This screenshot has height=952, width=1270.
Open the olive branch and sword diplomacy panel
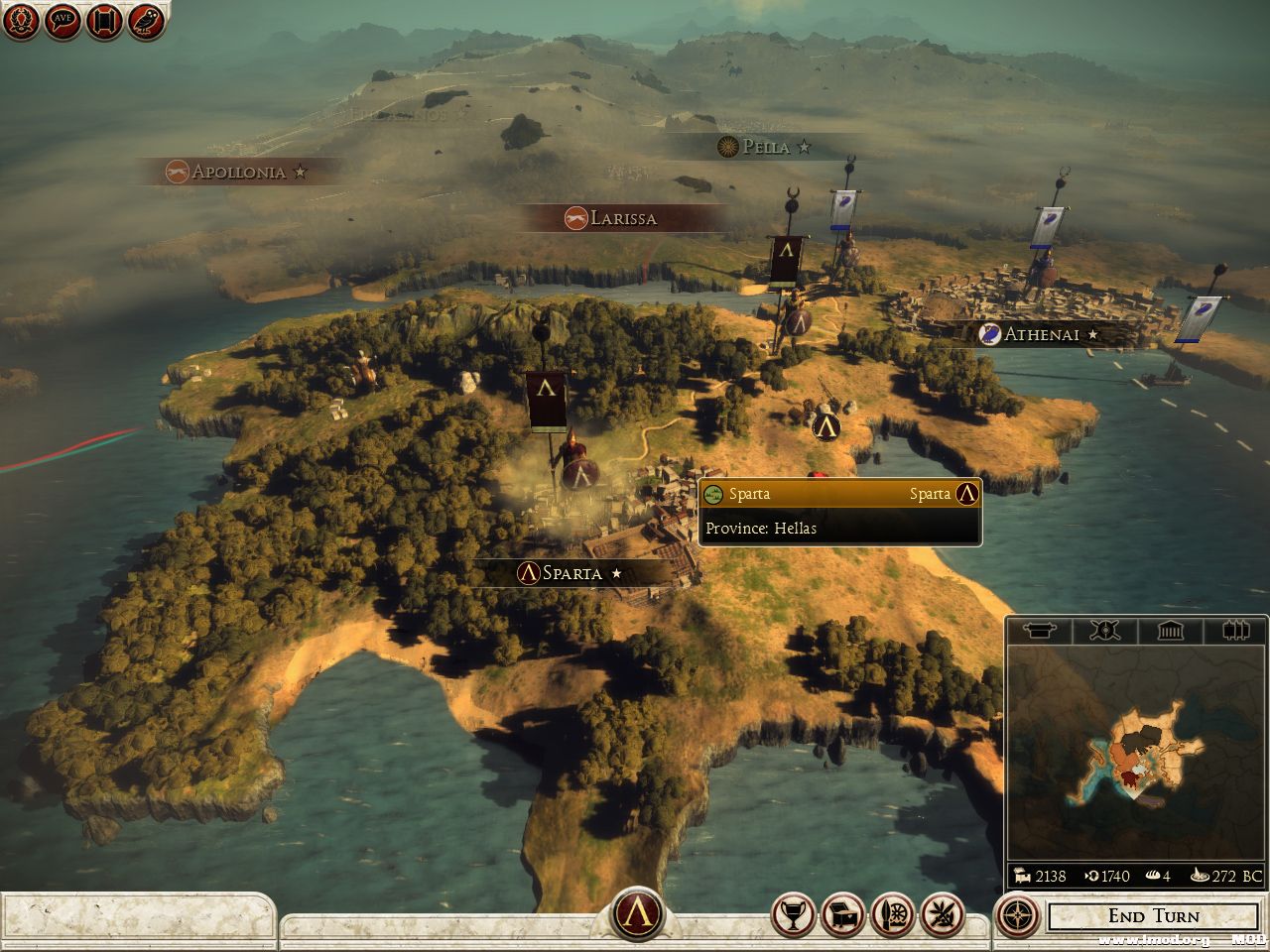[x=941, y=915]
